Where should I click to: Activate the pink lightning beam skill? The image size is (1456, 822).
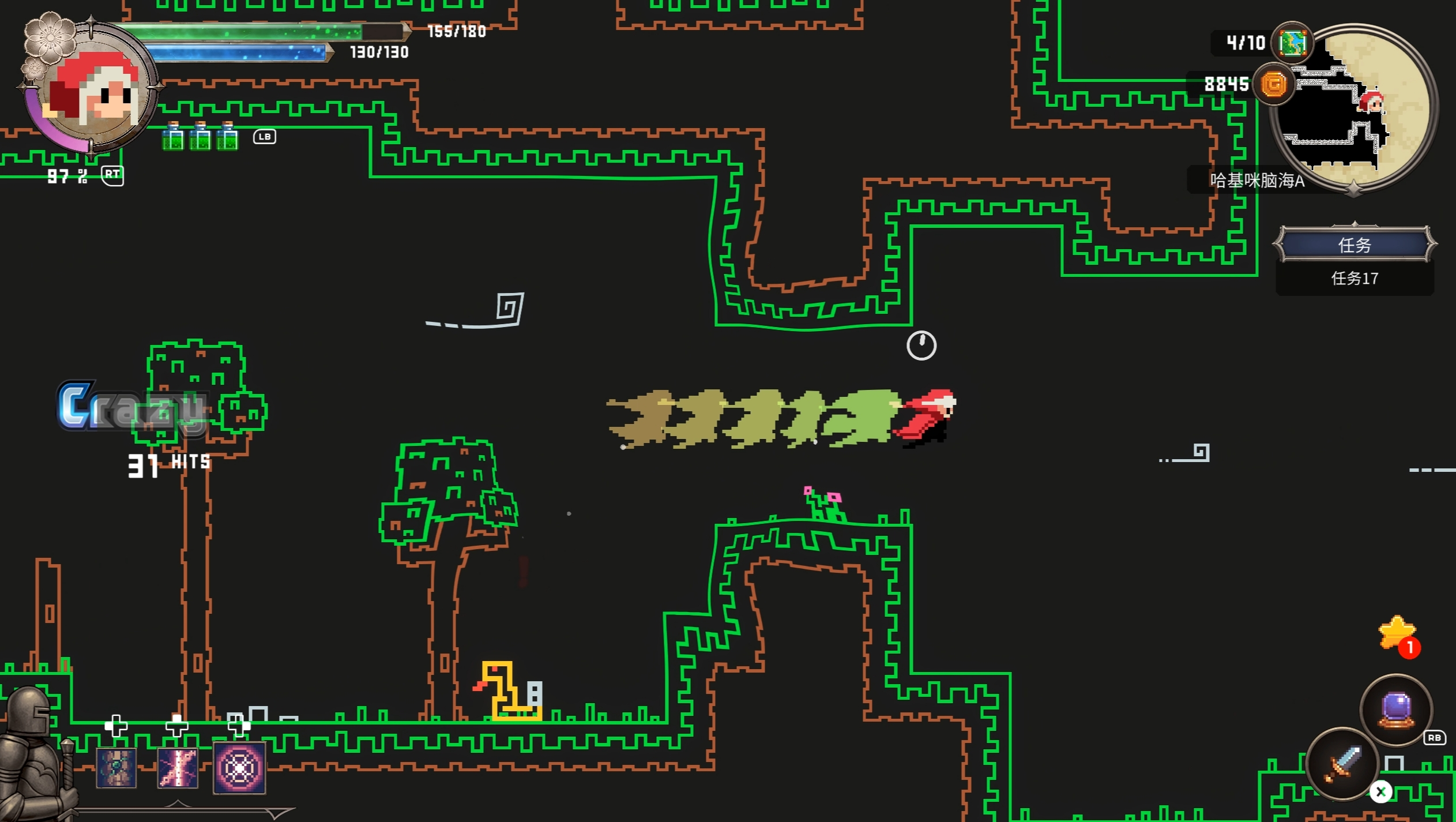(178, 768)
